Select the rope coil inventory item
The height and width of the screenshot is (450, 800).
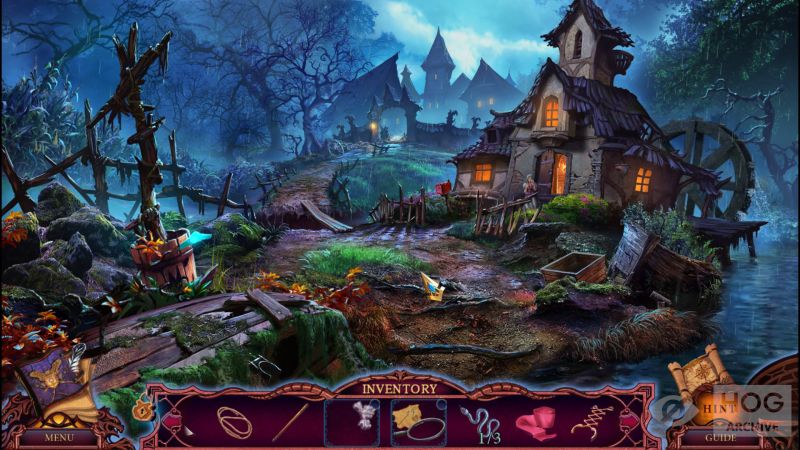[x=236, y=421]
